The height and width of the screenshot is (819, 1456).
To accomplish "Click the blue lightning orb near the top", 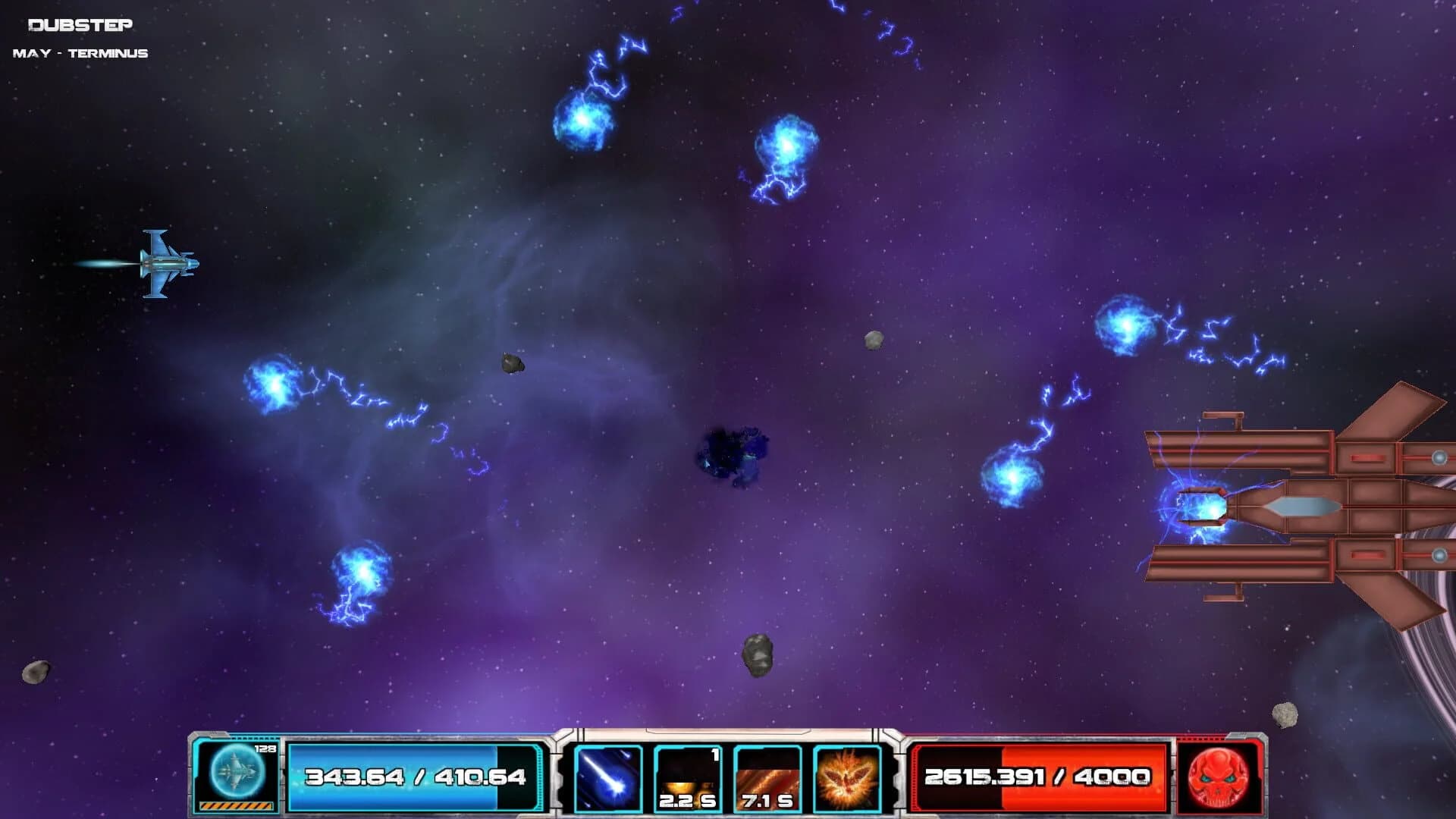I will pyautogui.click(x=584, y=121).
